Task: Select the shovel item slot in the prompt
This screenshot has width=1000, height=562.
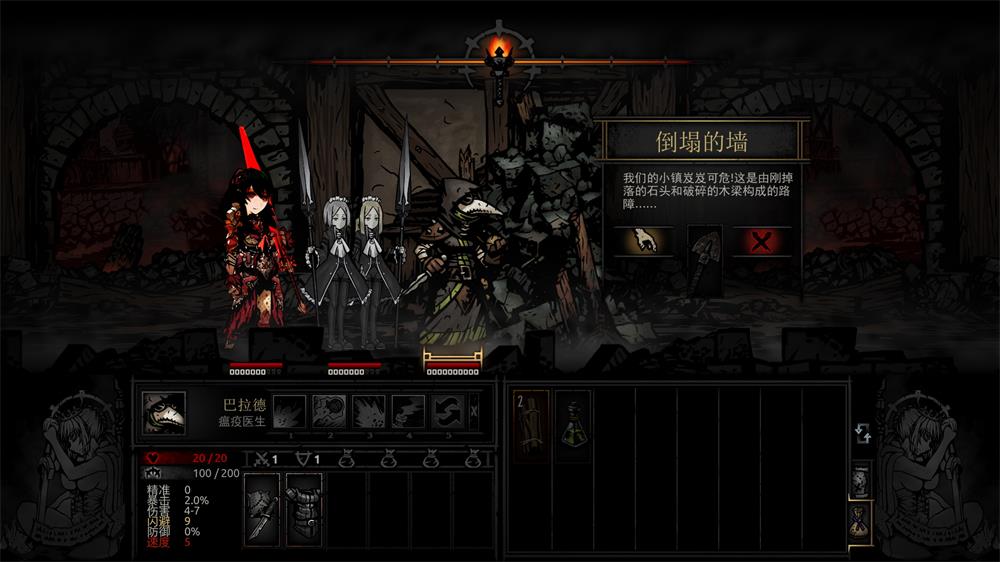Action: coord(704,260)
